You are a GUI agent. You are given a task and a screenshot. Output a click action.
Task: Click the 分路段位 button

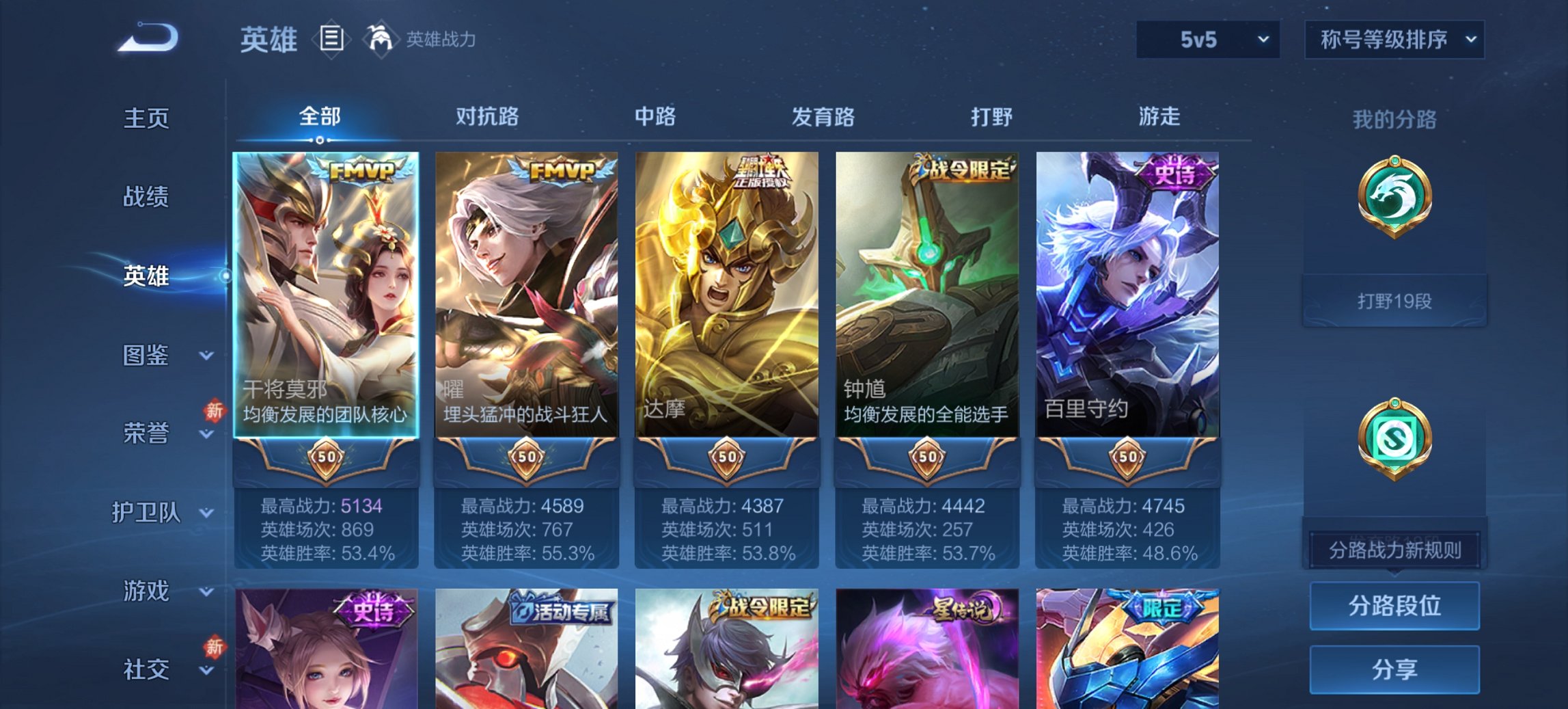pos(1394,606)
